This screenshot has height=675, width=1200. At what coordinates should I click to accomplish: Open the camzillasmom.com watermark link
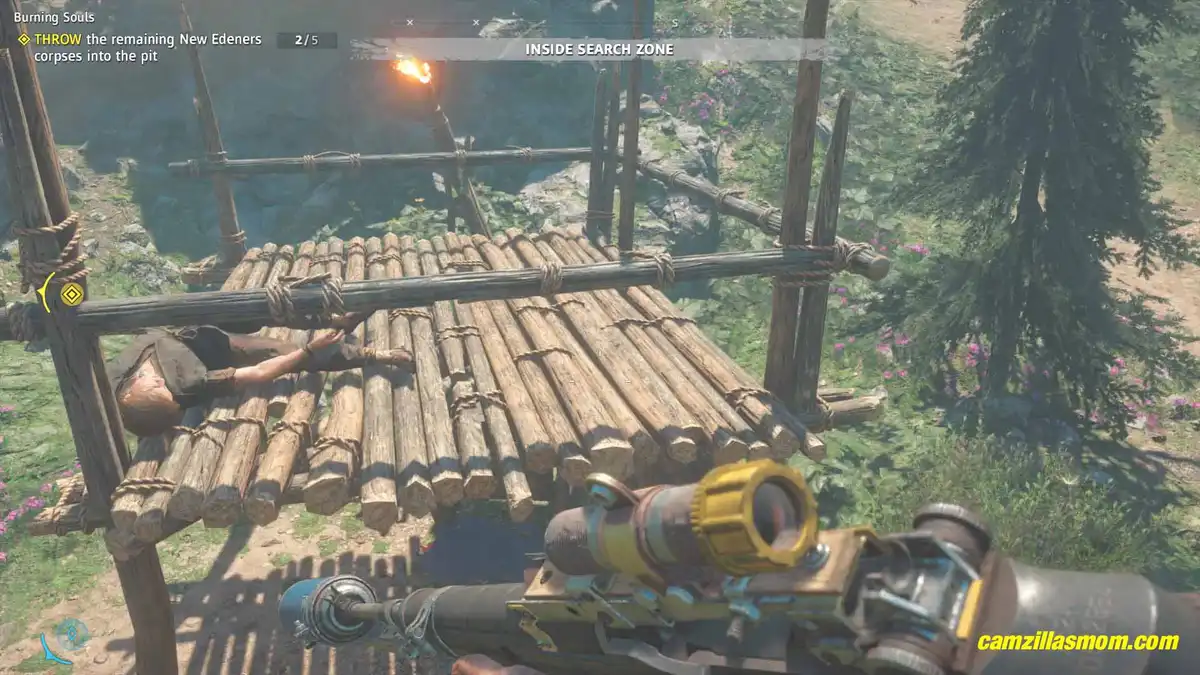1078,642
